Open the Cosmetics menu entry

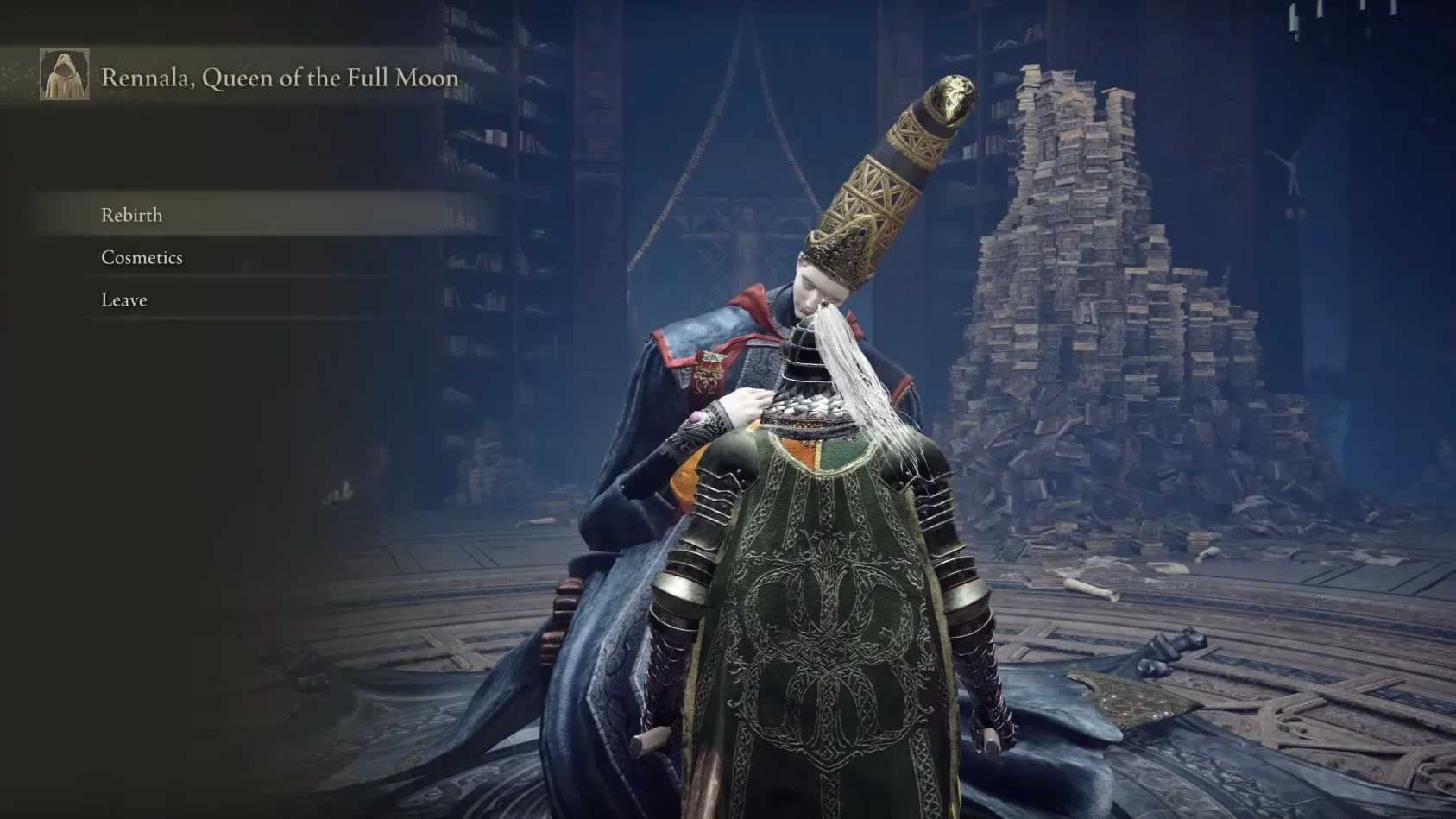142,257
